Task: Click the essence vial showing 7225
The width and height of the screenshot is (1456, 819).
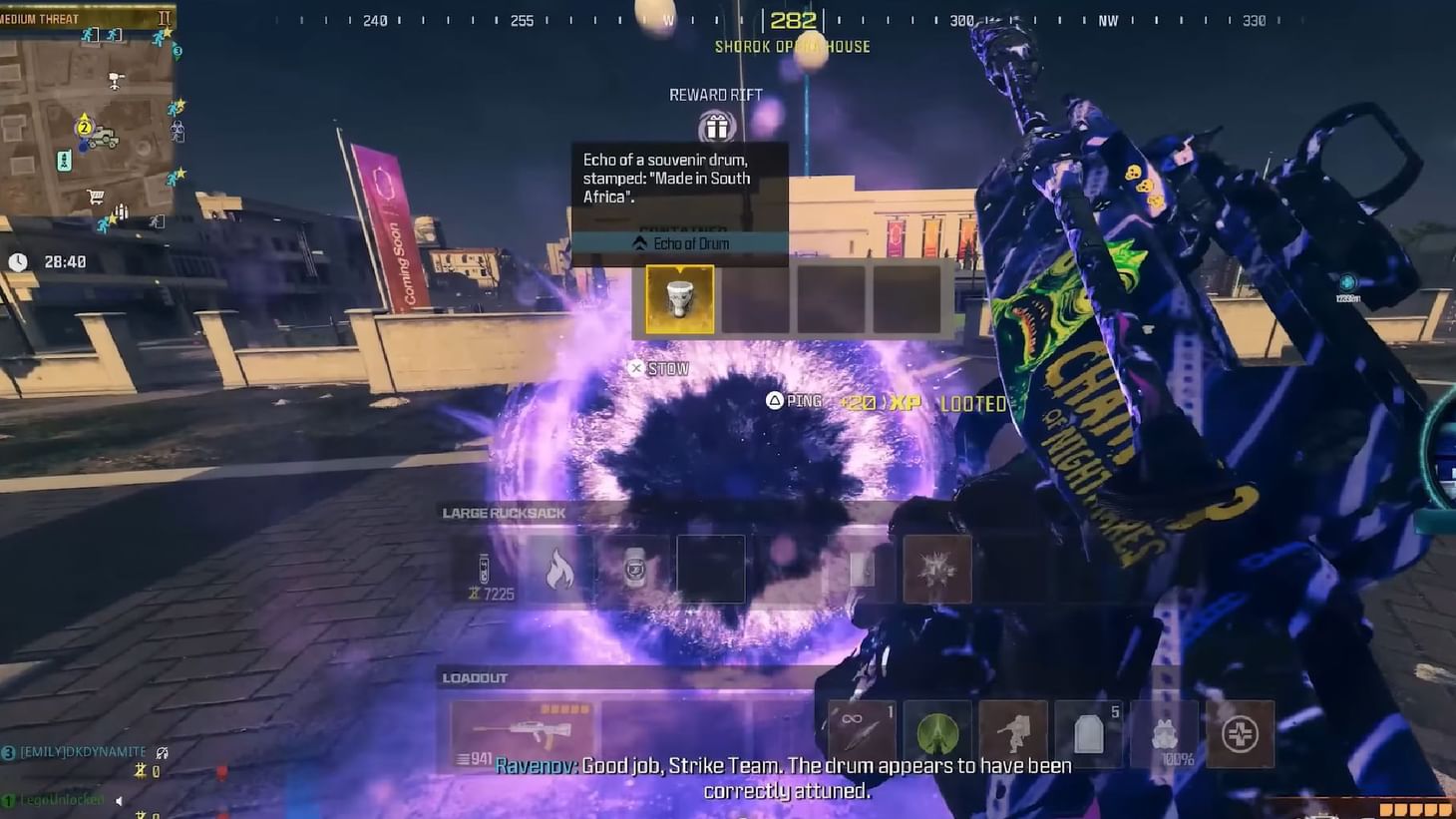Action: pyautogui.click(x=486, y=574)
